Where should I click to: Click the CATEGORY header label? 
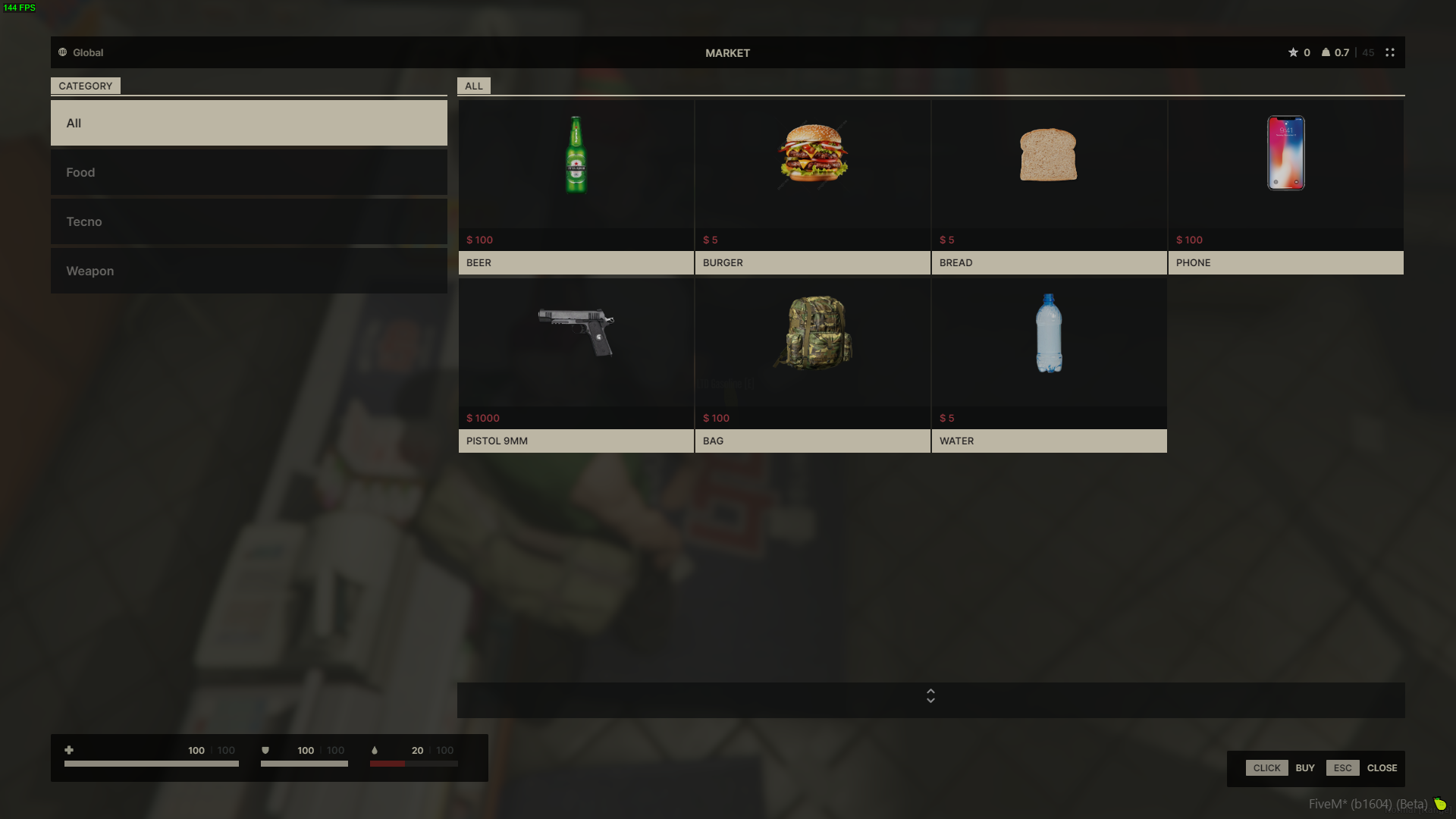(x=86, y=86)
